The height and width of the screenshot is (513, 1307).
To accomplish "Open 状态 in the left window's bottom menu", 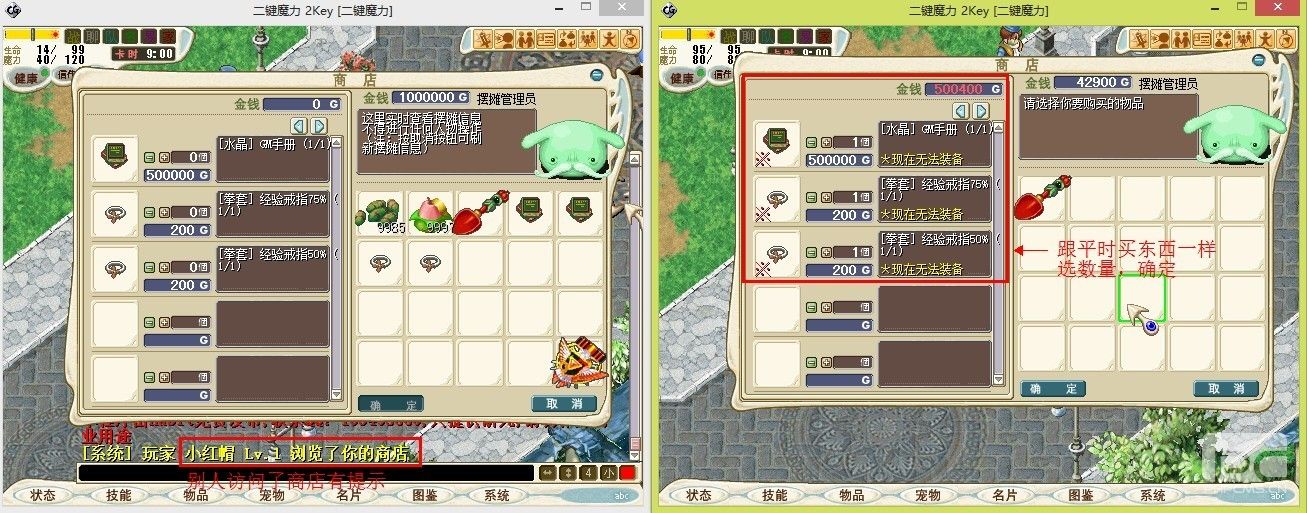I will pyautogui.click(x=43, y=495).
